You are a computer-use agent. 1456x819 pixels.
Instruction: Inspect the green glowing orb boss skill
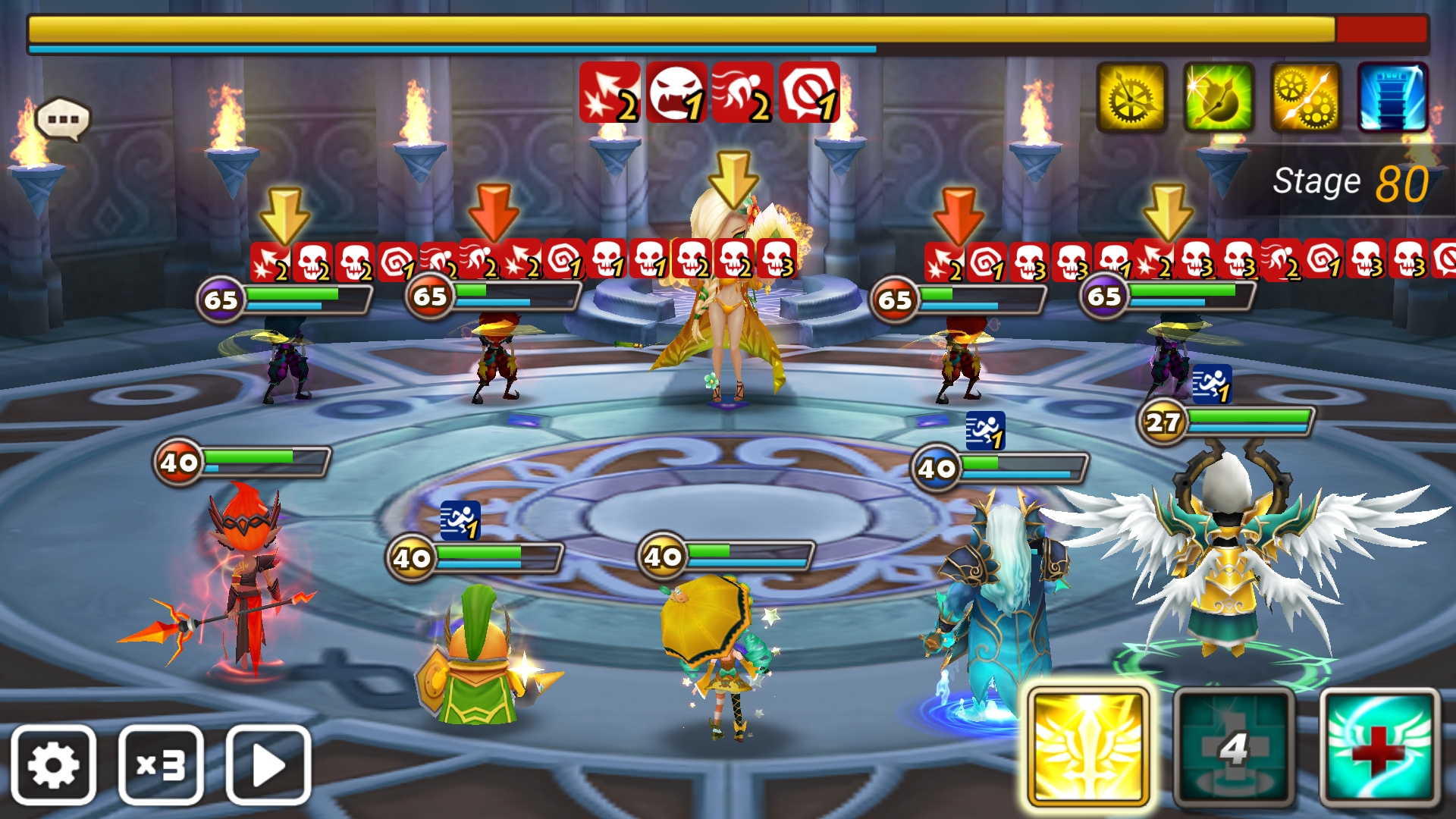[1218, 98]
